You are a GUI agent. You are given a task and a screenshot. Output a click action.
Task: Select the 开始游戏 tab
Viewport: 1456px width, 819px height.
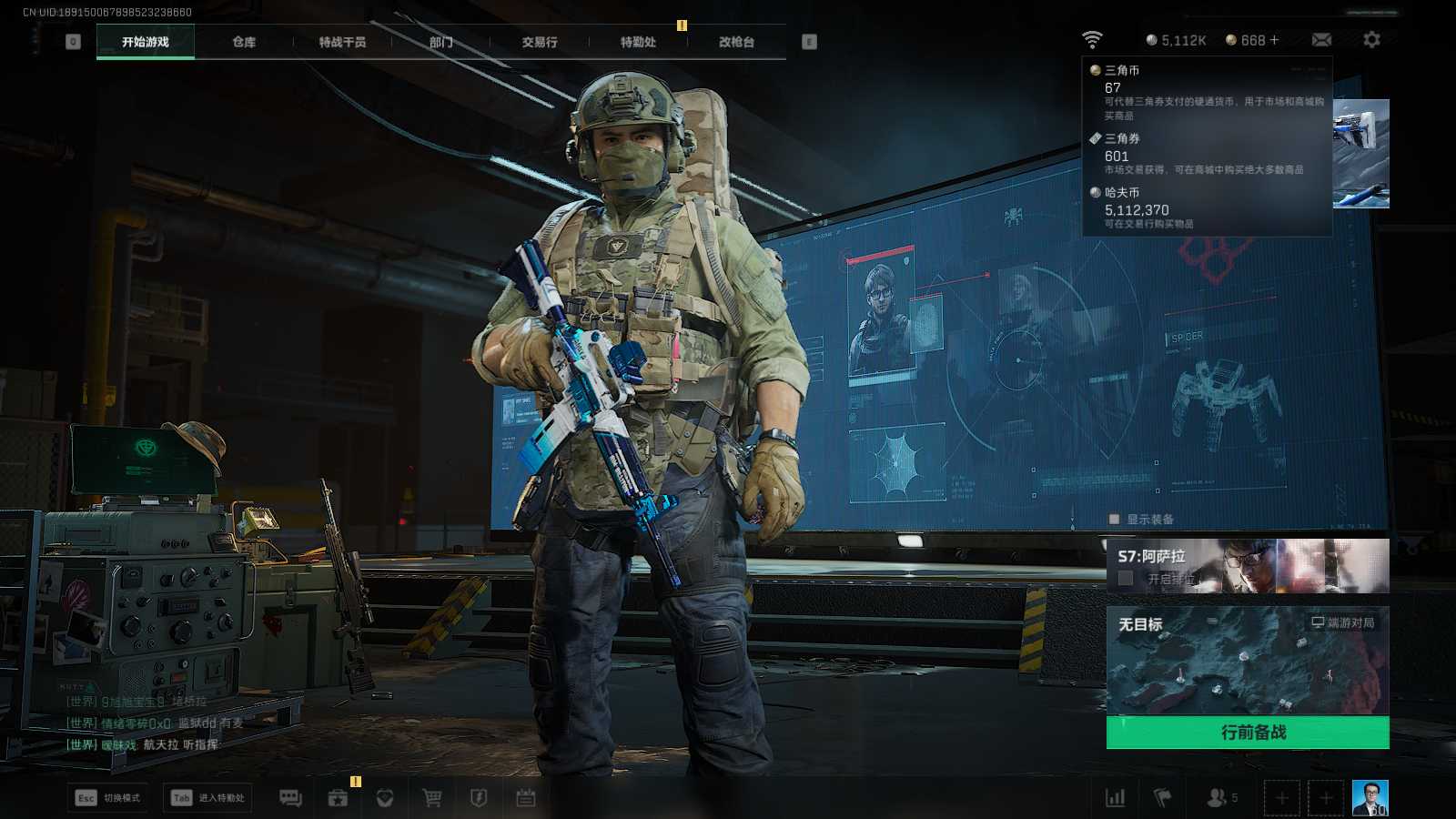(x=146, y=42)
